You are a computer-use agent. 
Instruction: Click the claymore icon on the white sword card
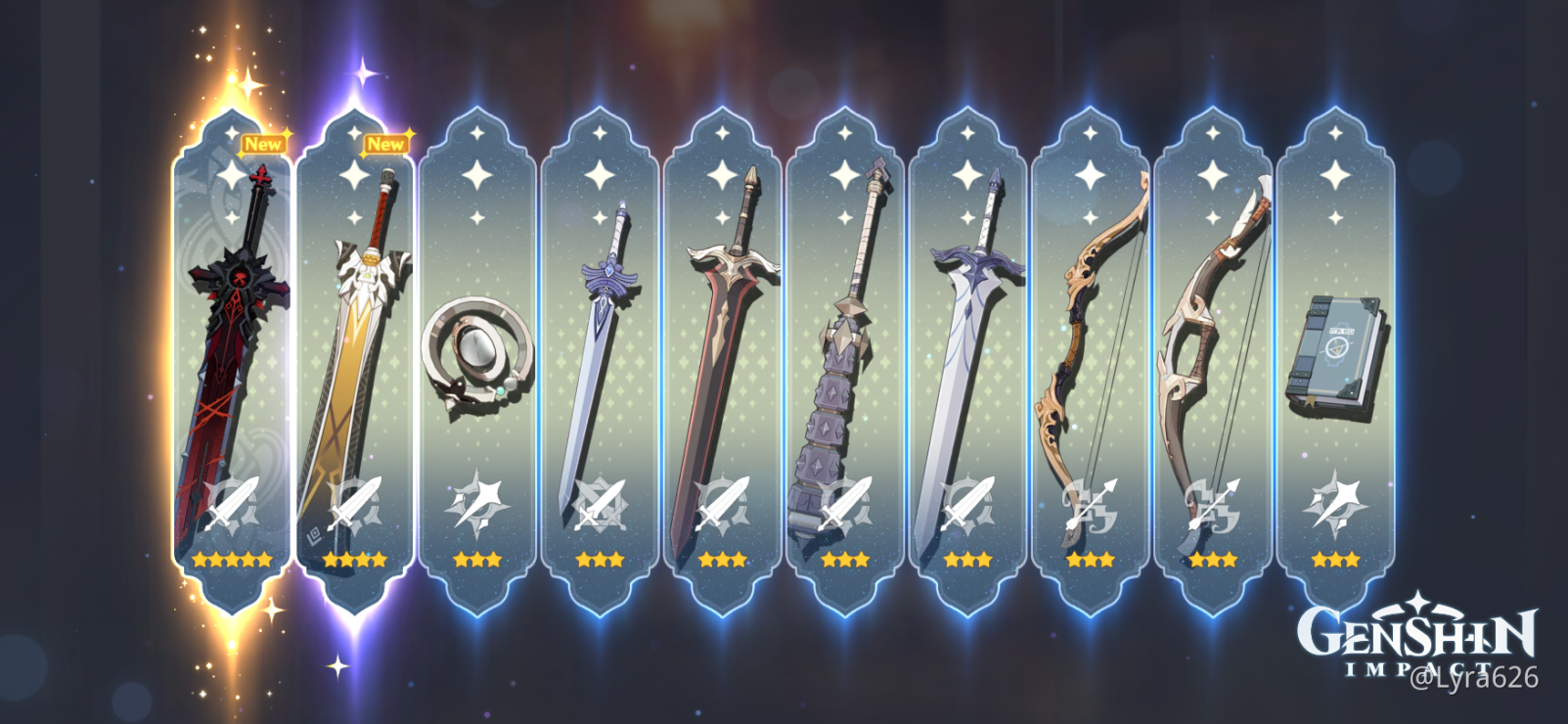(x=967, y=504)
